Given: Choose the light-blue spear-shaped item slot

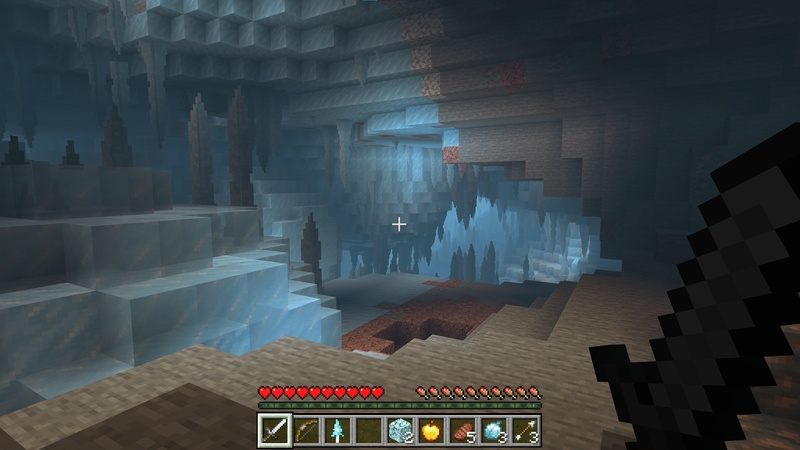Looking at the screenshot, I should pyautogui.click(x=338, y=430).
